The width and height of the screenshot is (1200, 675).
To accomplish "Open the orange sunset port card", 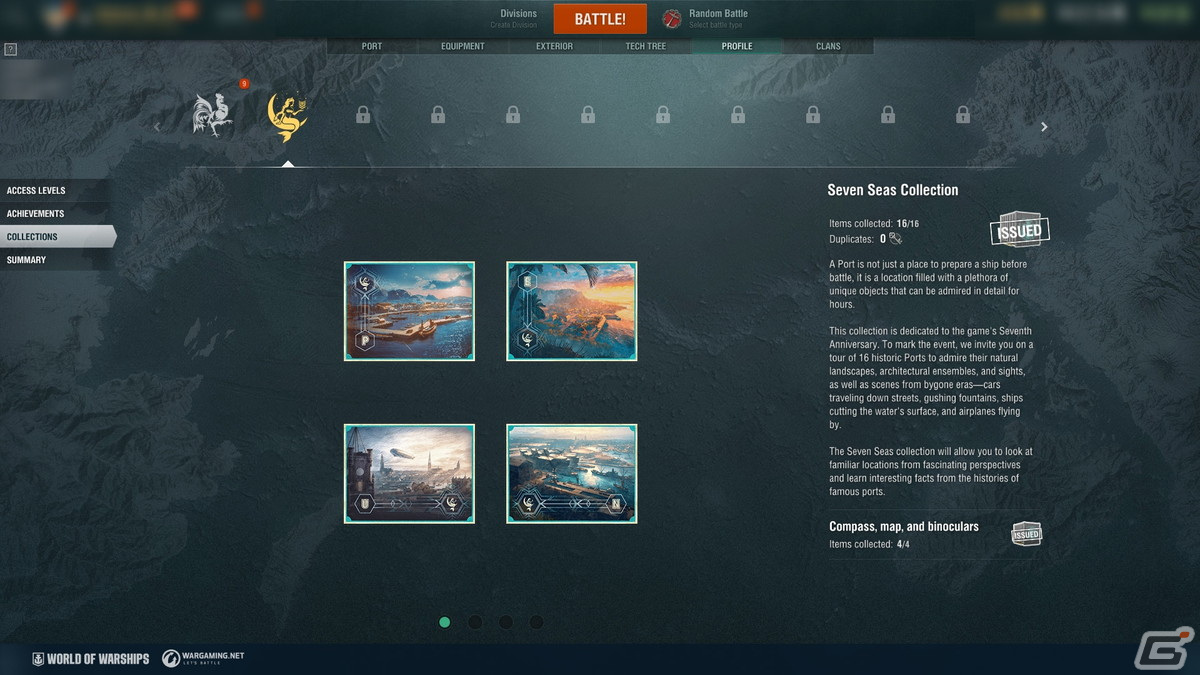I will click(x=572, y=311).
